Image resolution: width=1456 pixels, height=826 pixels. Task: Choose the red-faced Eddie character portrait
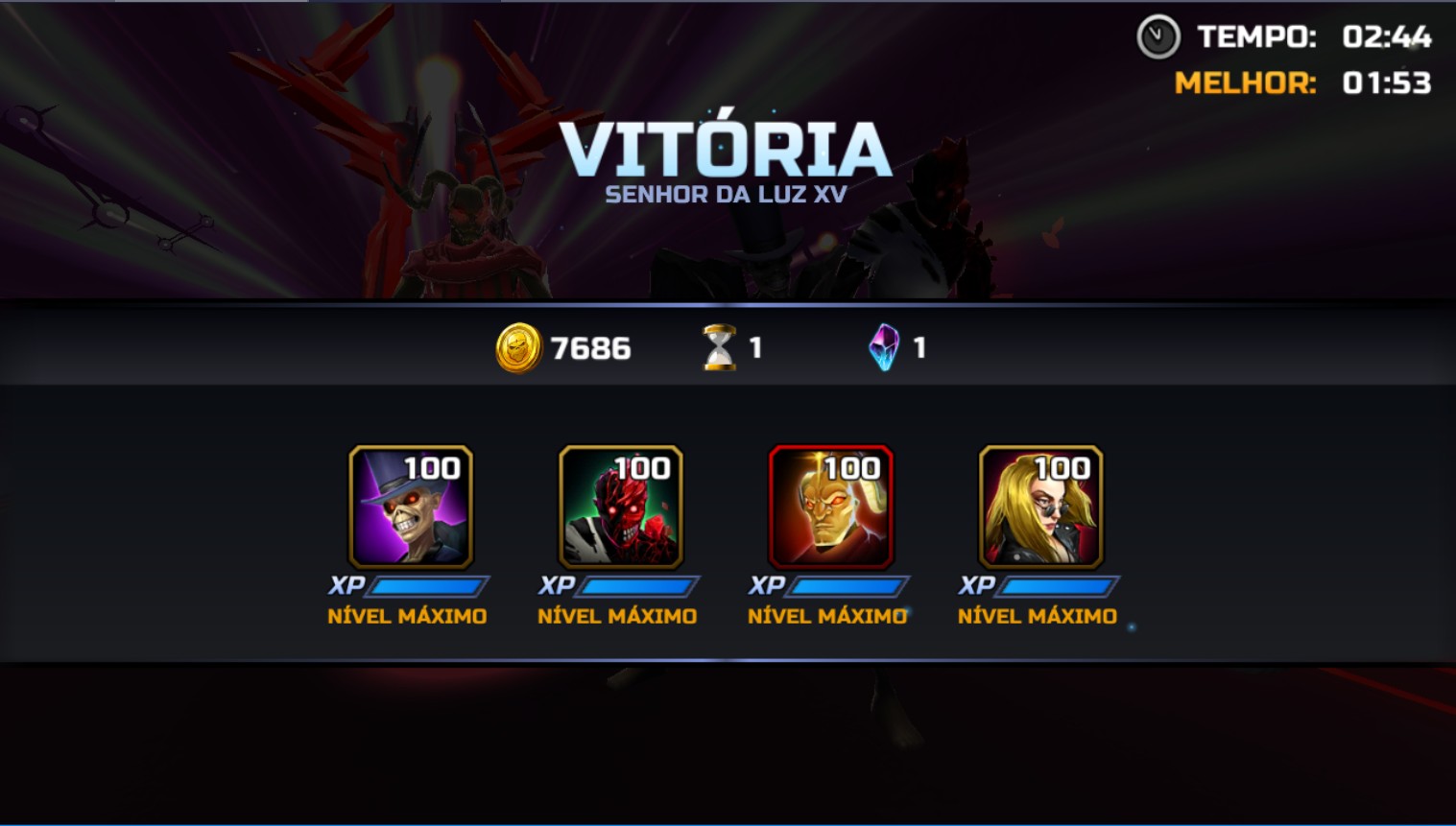pyautogui.click(x=621, y=507)
